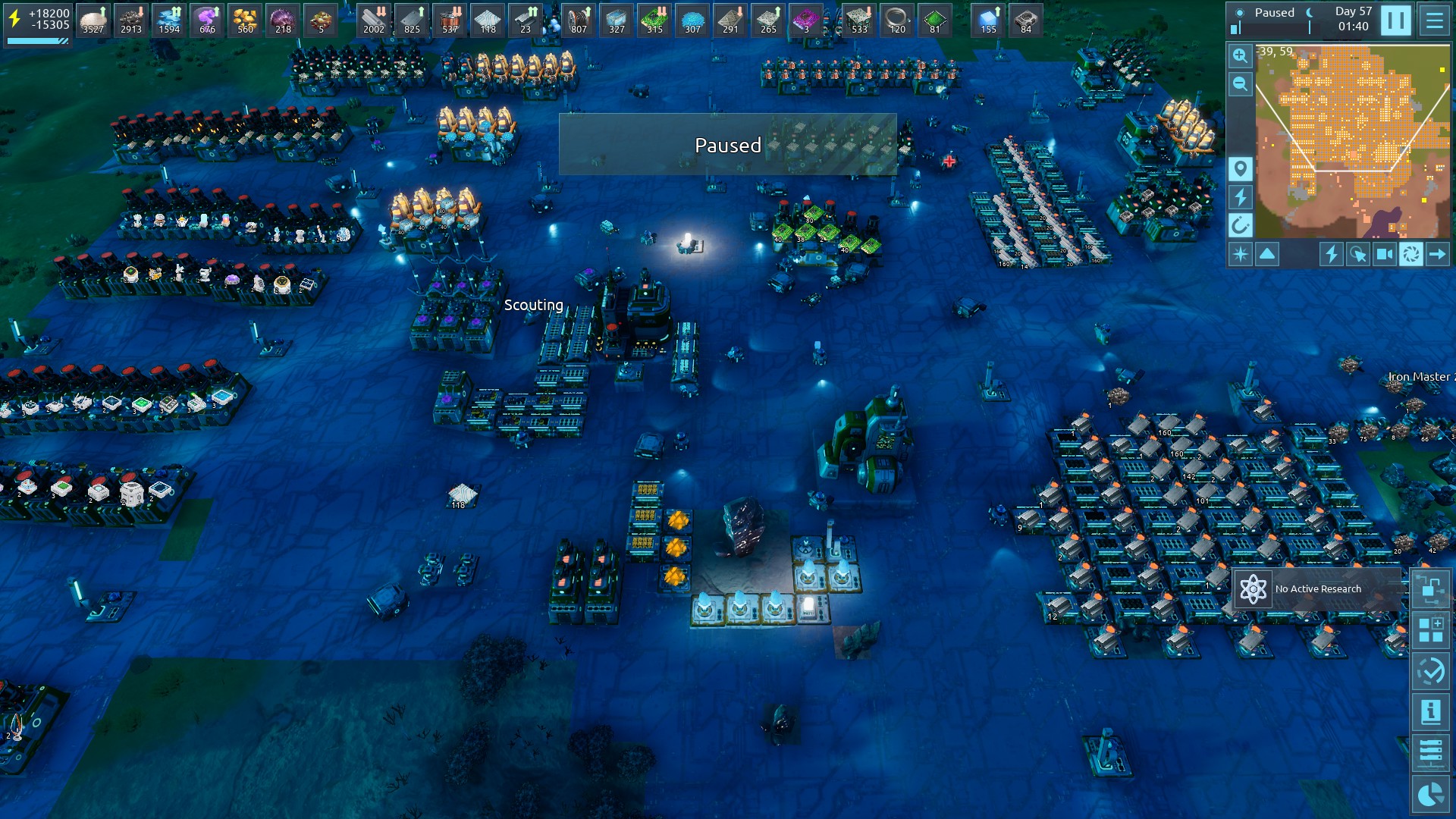Open the checkmark objectives button
Image resolution: width=1456 pixels, height=819 pixels.
pos(1430,671)
